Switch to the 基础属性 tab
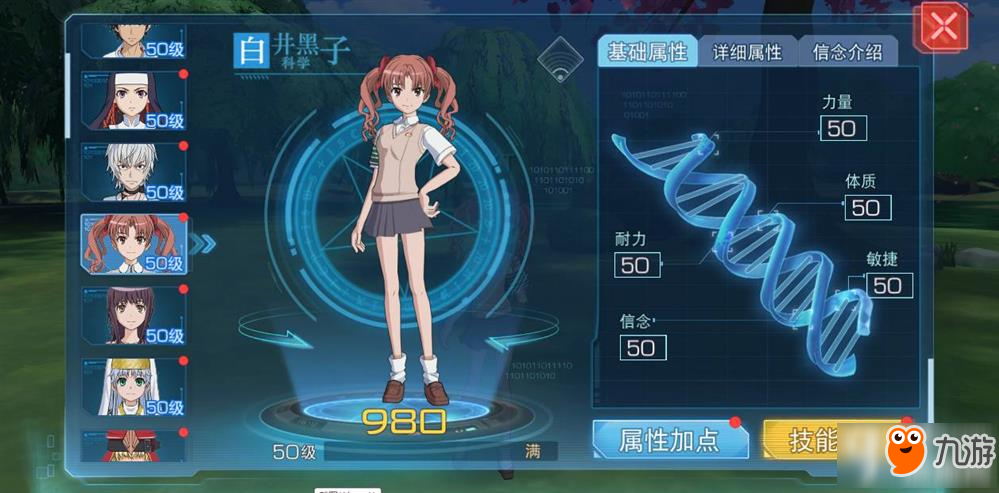The image size is (999, 493). 649,52
